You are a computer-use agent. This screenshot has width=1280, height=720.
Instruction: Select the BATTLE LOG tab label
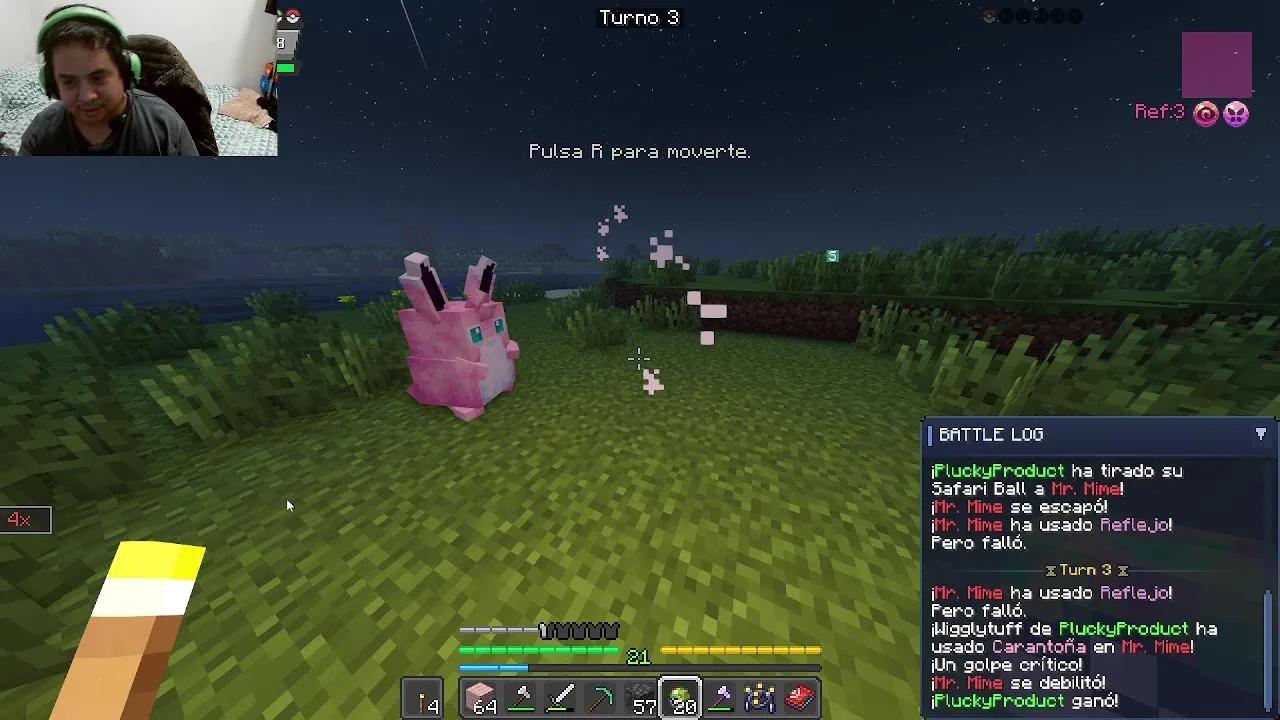(x=990, y=434)
